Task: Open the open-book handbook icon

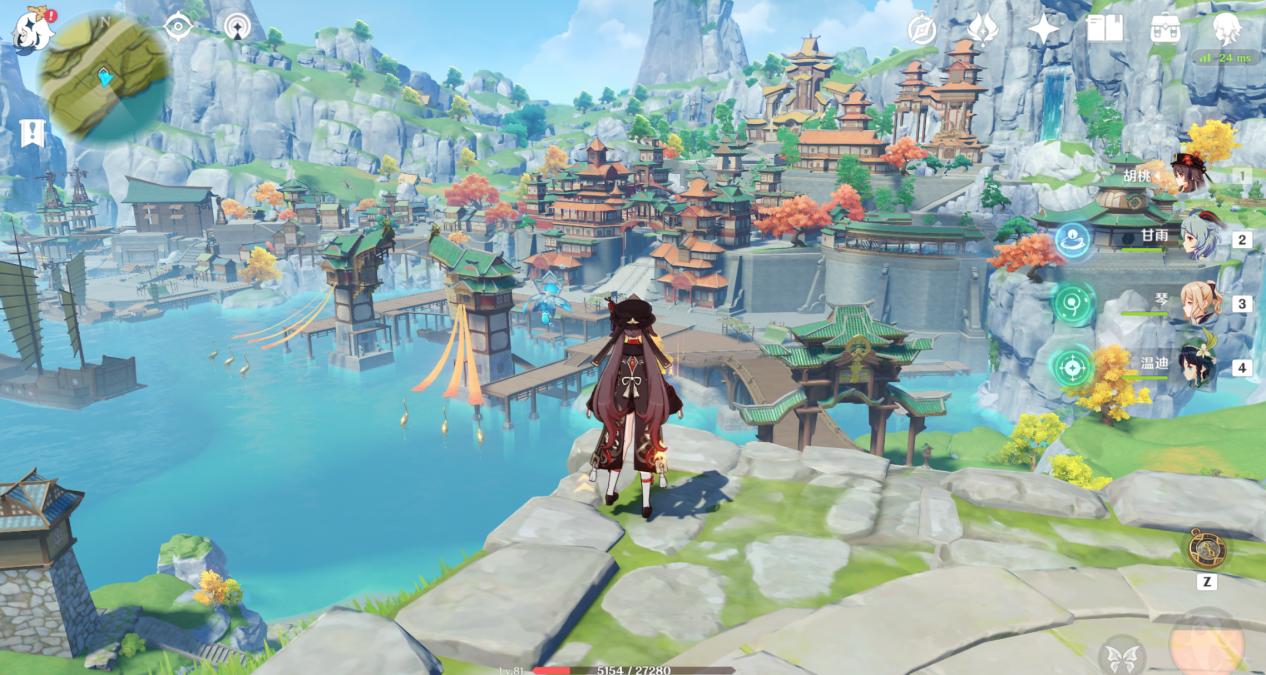Action: click(1104, 29)
